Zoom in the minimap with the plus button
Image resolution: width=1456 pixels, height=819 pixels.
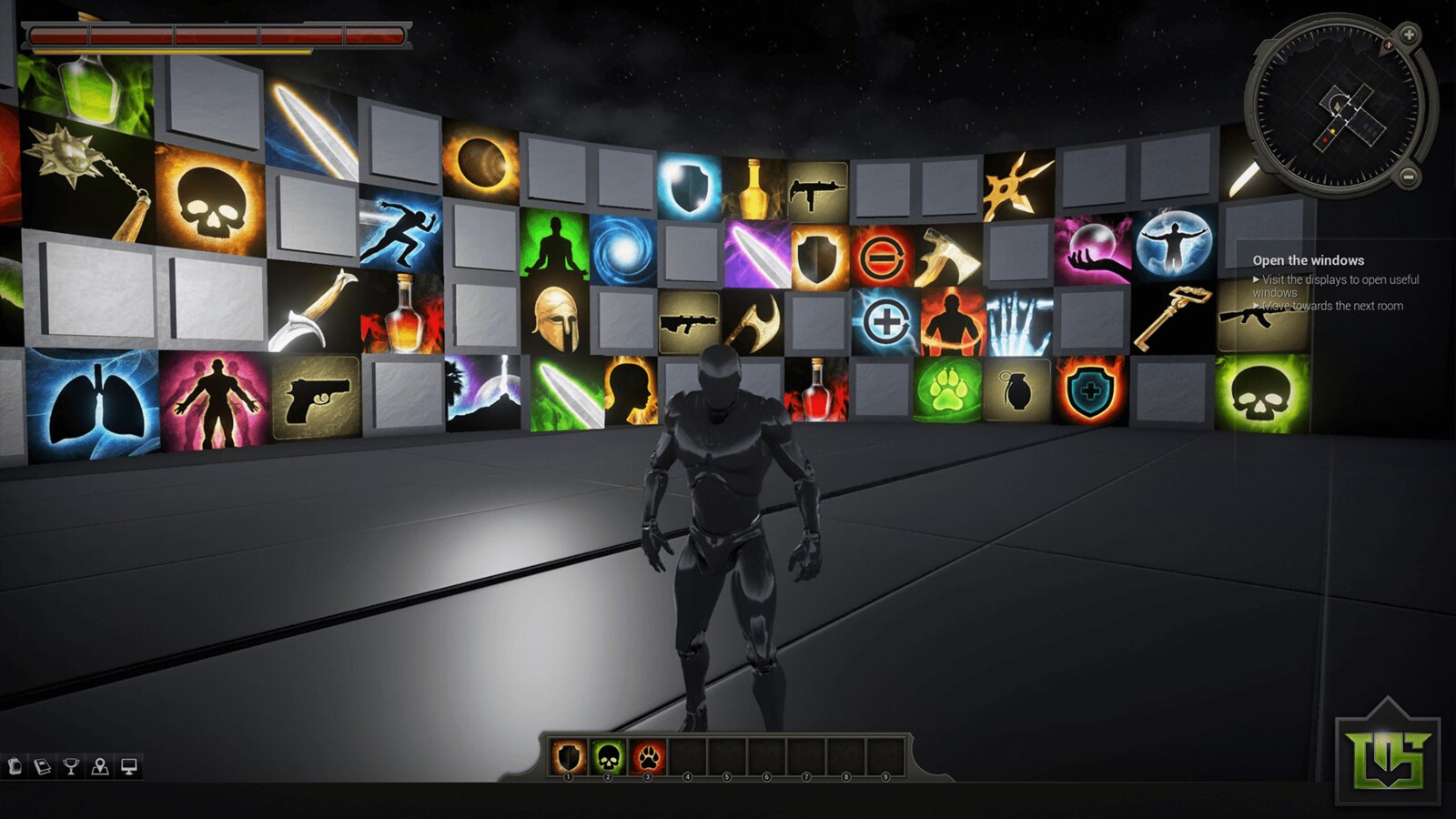point(1409,37)
